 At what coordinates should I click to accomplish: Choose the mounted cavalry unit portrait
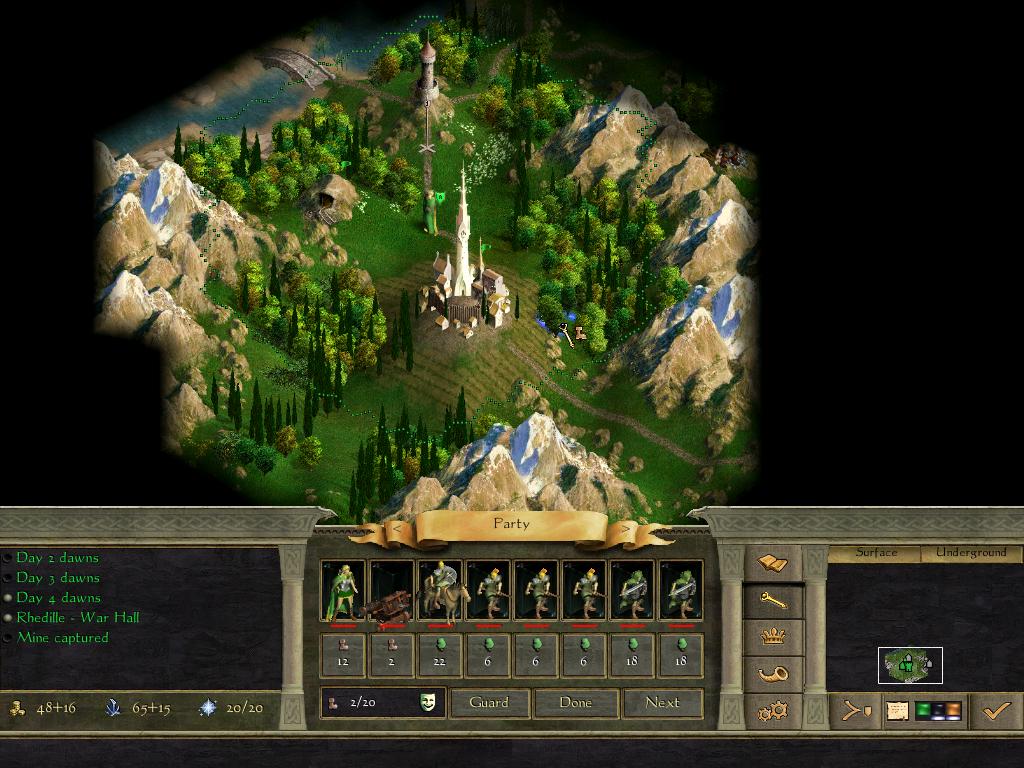click(439, 591)
